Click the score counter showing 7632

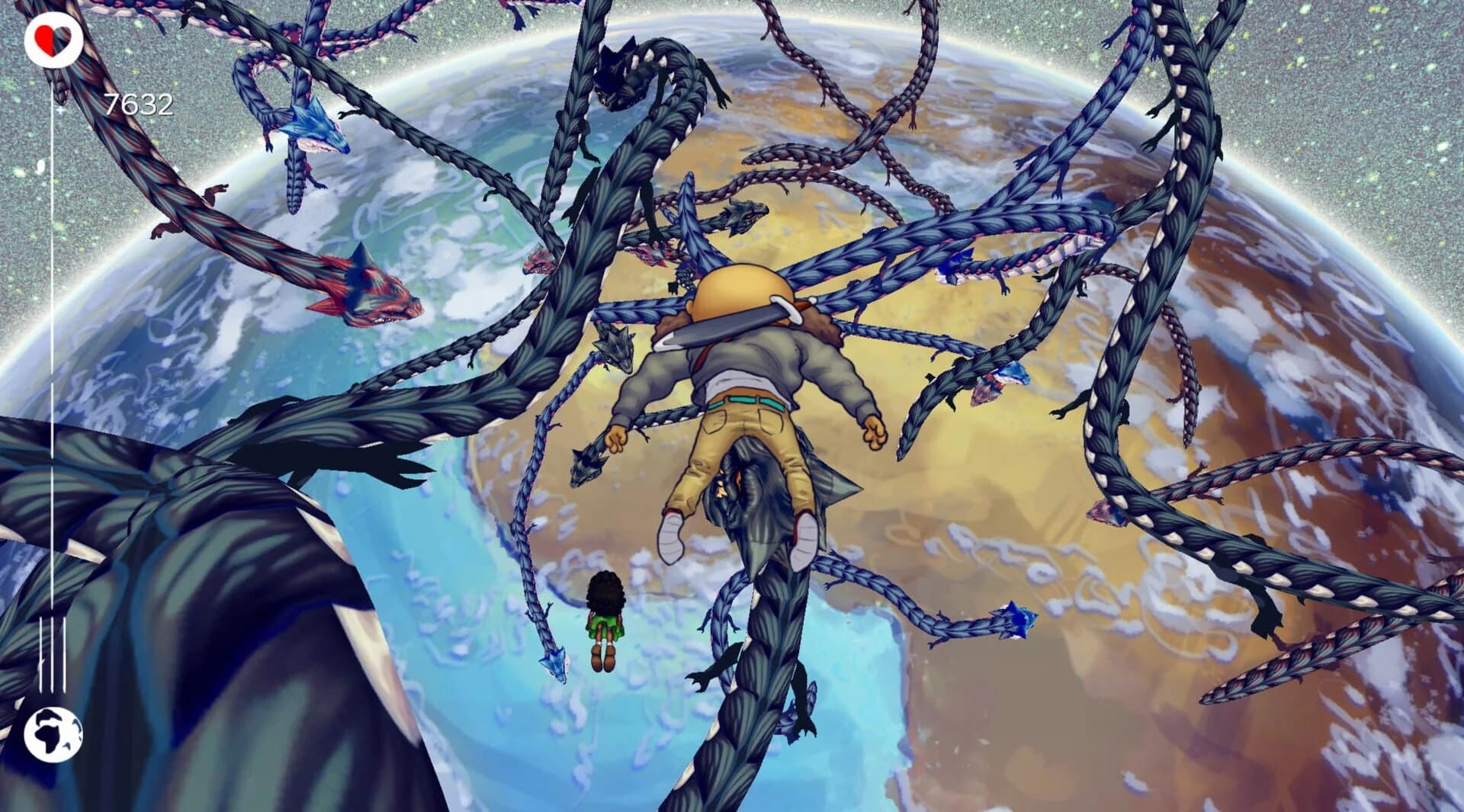pyautogui.click(x=140, y=100)
